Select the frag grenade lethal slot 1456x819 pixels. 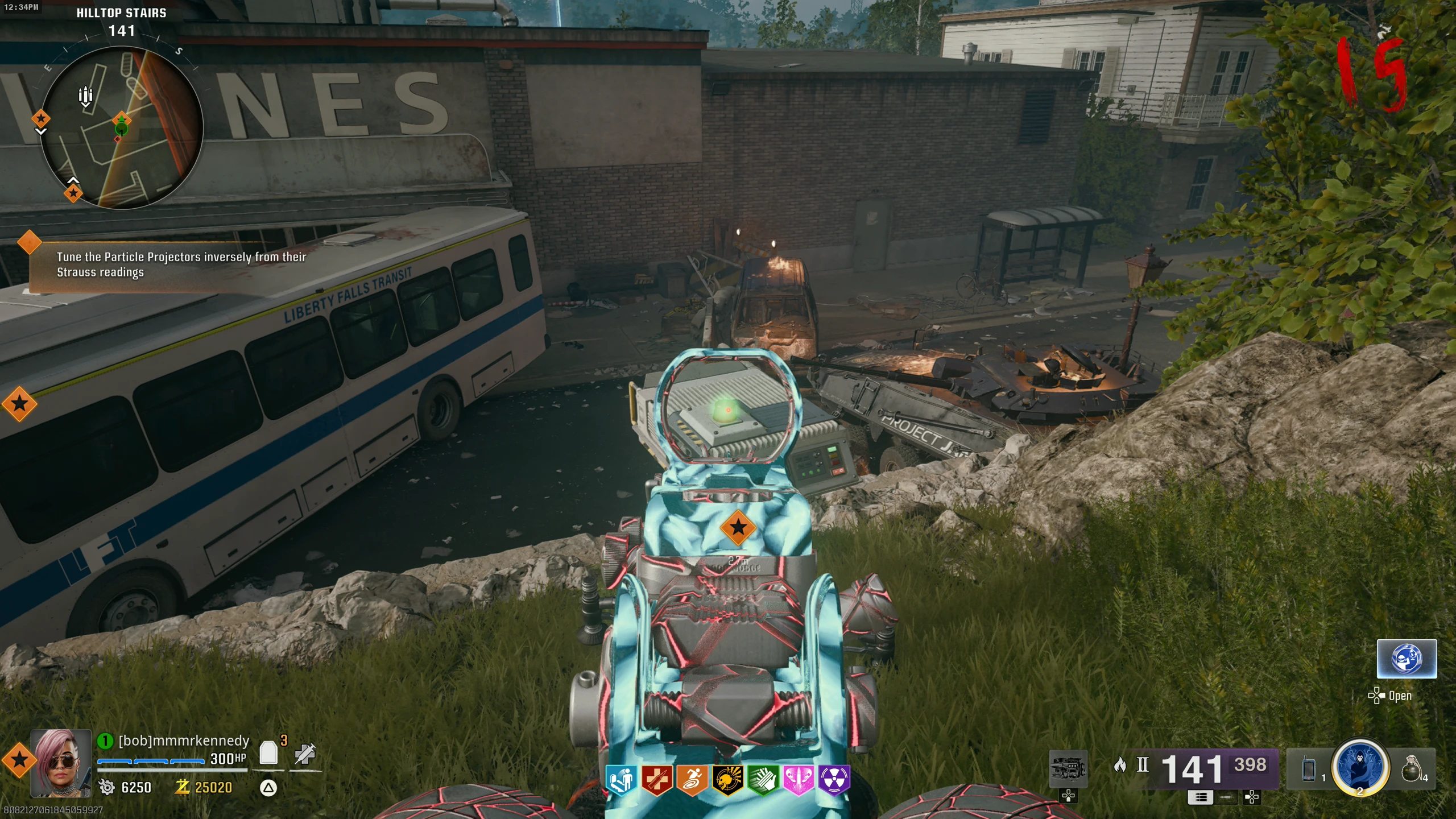click(1412, 769)
